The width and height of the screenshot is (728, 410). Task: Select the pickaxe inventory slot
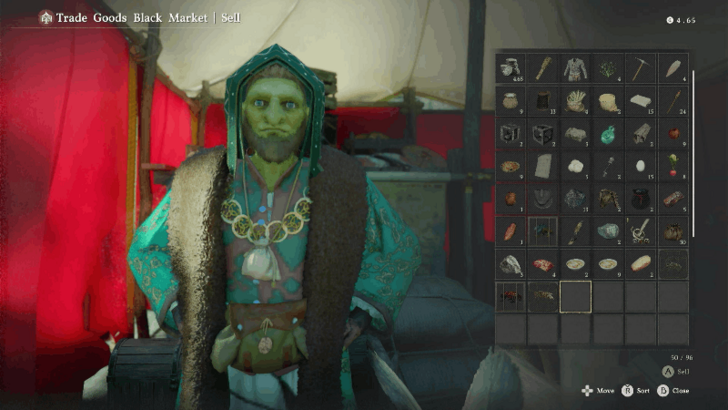tap(640, 68)
